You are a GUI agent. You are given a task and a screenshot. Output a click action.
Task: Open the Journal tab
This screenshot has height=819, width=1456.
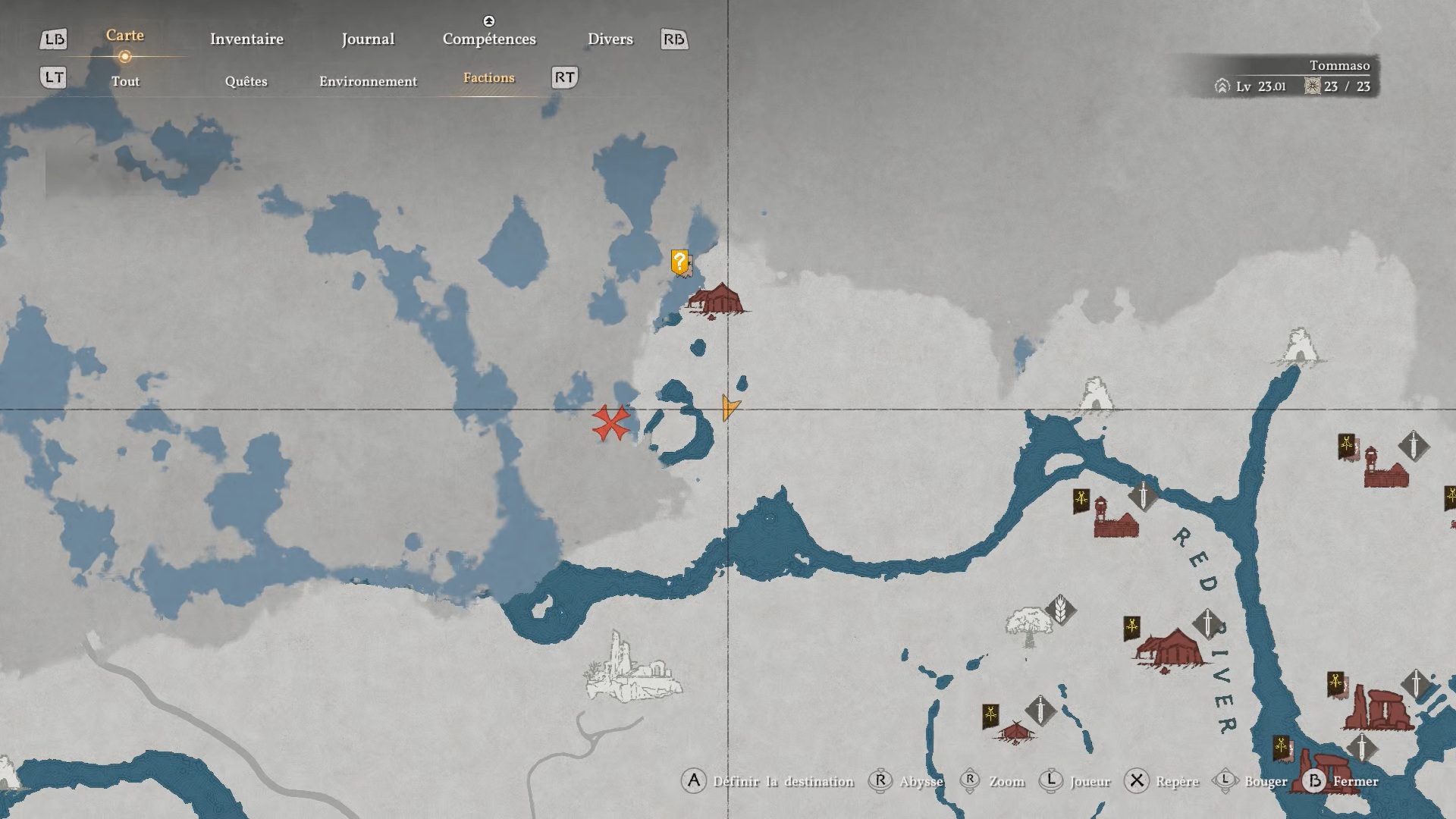pyautogui.click(x=368, y=39)
